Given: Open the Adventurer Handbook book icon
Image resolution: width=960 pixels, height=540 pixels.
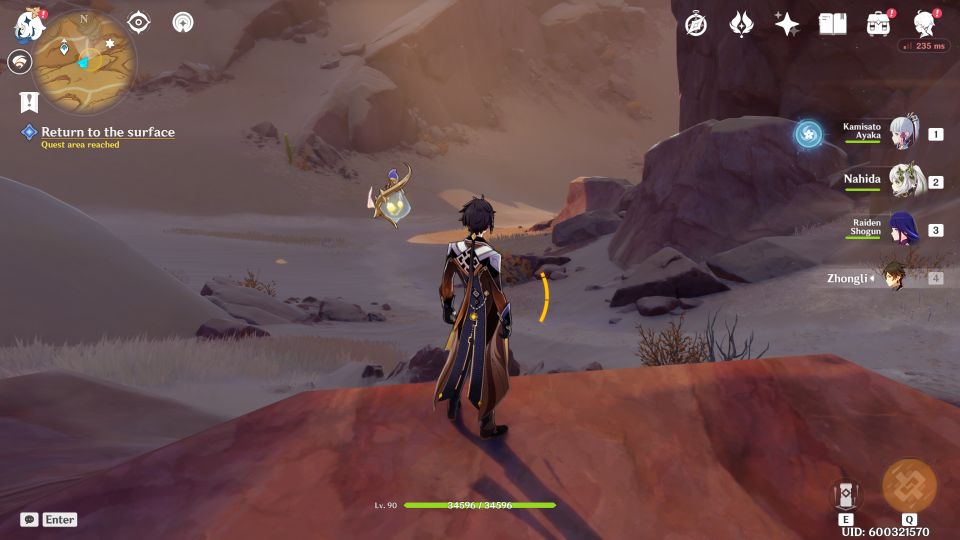Looking at the screenshot, I should point(832,25).
